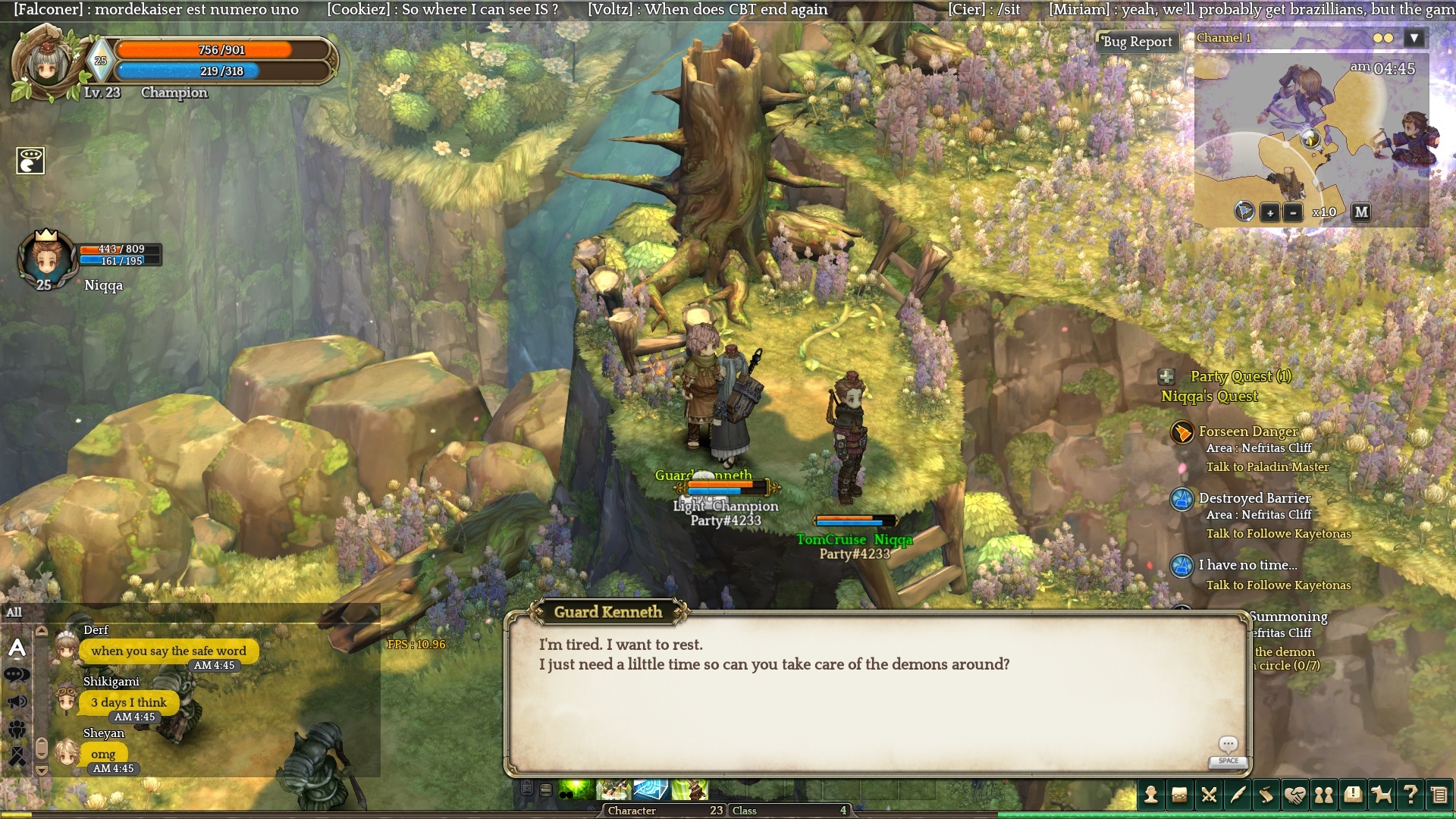Expand the Party Quest plus icon
Image resolution: width=1456 pixels, height=819 pixels.
tap(1167, 376)
